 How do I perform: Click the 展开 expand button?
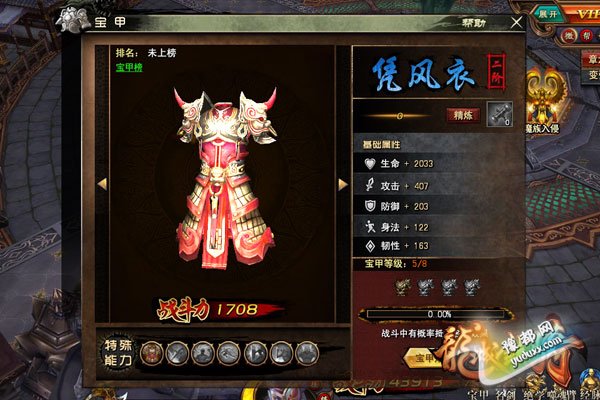tap(548, 15)
